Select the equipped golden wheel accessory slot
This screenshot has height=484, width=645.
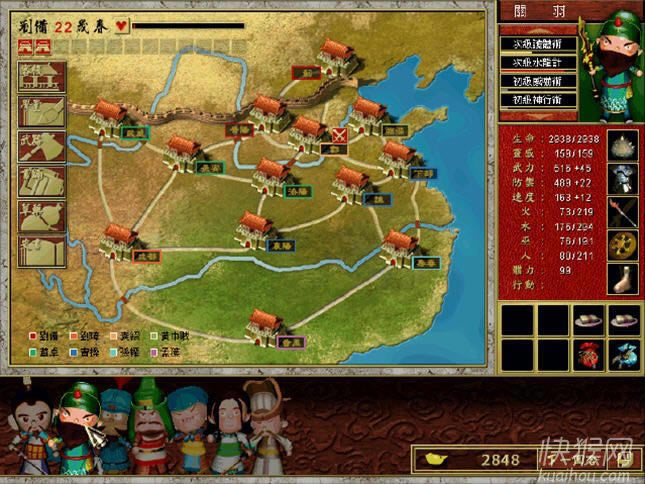pyautogui.click(x=625, y=244)
